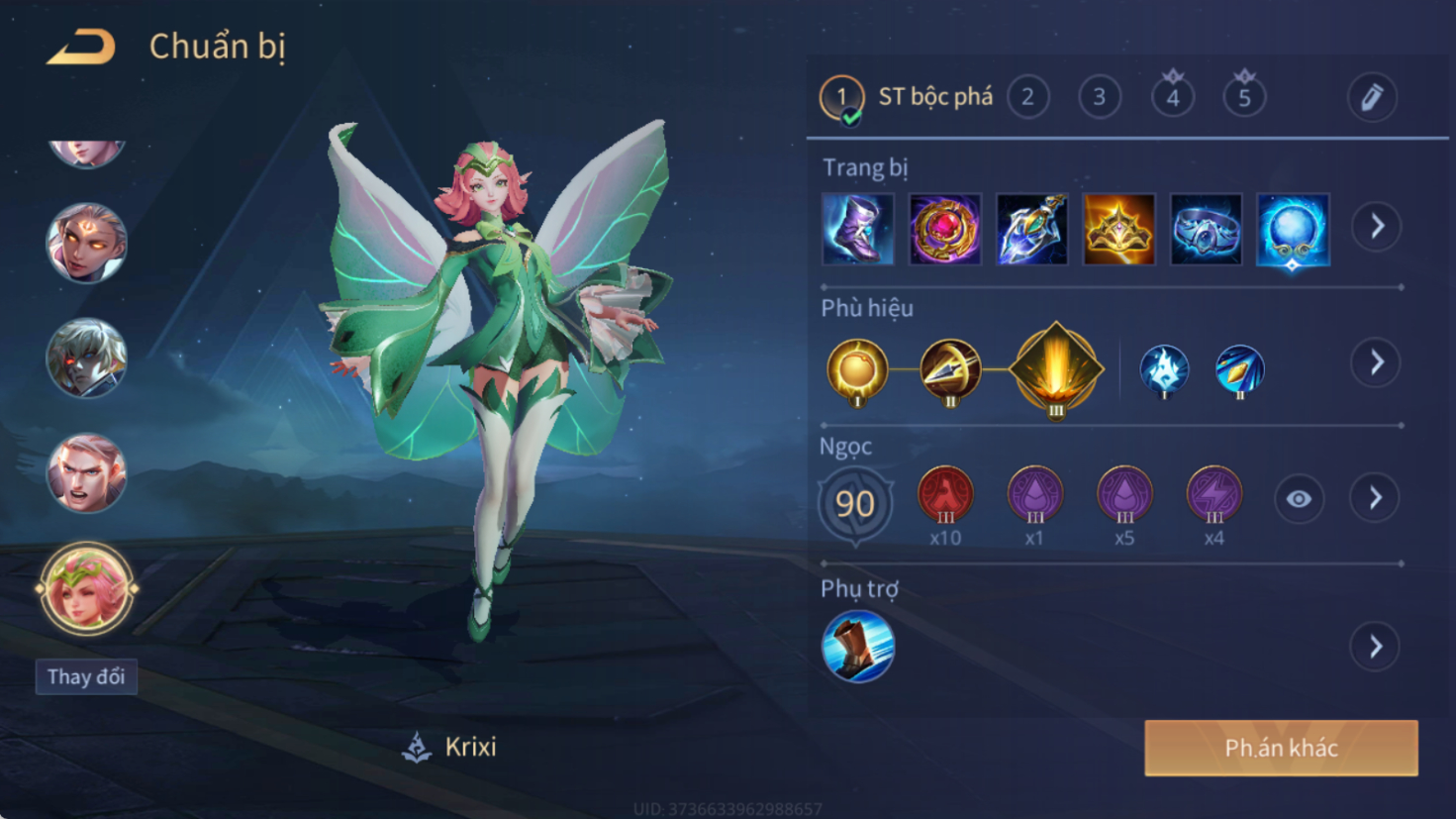Viewport: 1456px width, 819px height.
Task: Choose the Phụ trợ support skill icon
Action: (x=857, y=647)
